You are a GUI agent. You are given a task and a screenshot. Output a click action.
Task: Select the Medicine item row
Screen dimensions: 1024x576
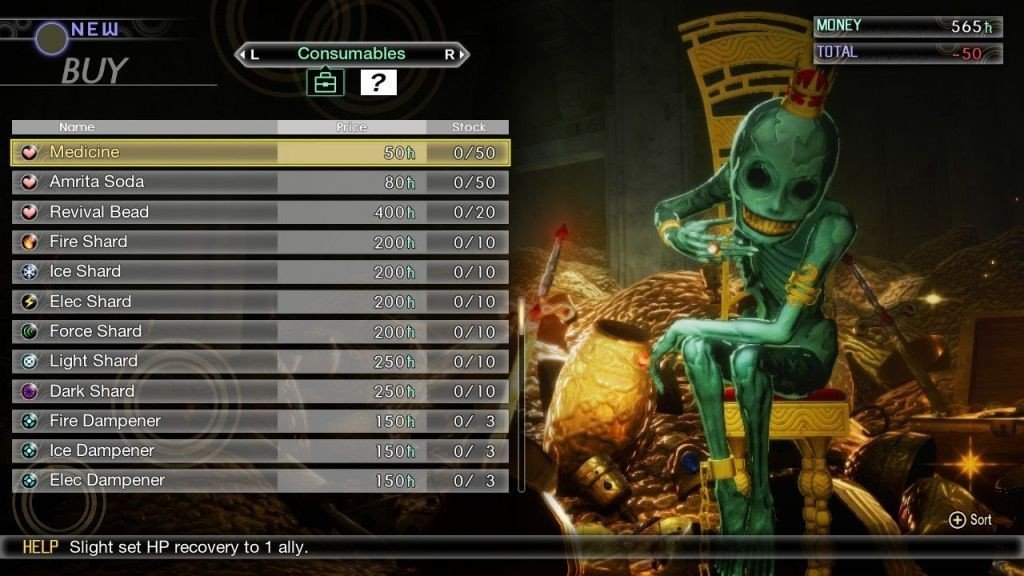coord(260,152)
